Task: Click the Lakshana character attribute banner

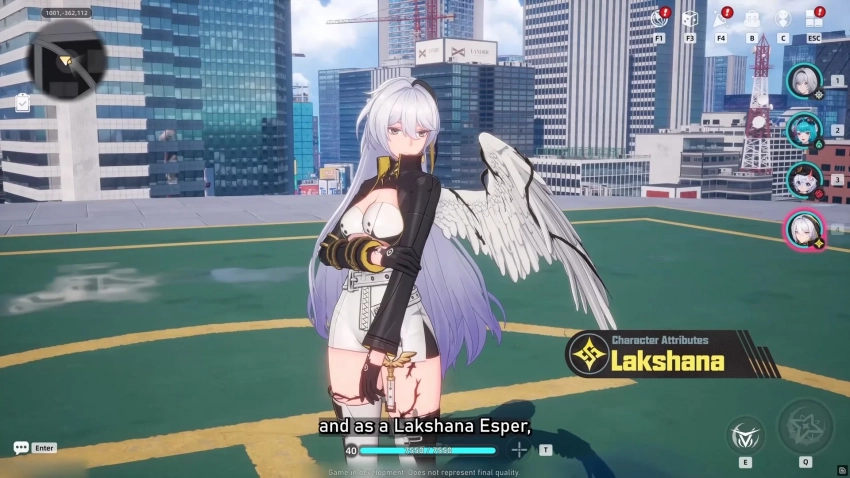Action: pos(658,354)
